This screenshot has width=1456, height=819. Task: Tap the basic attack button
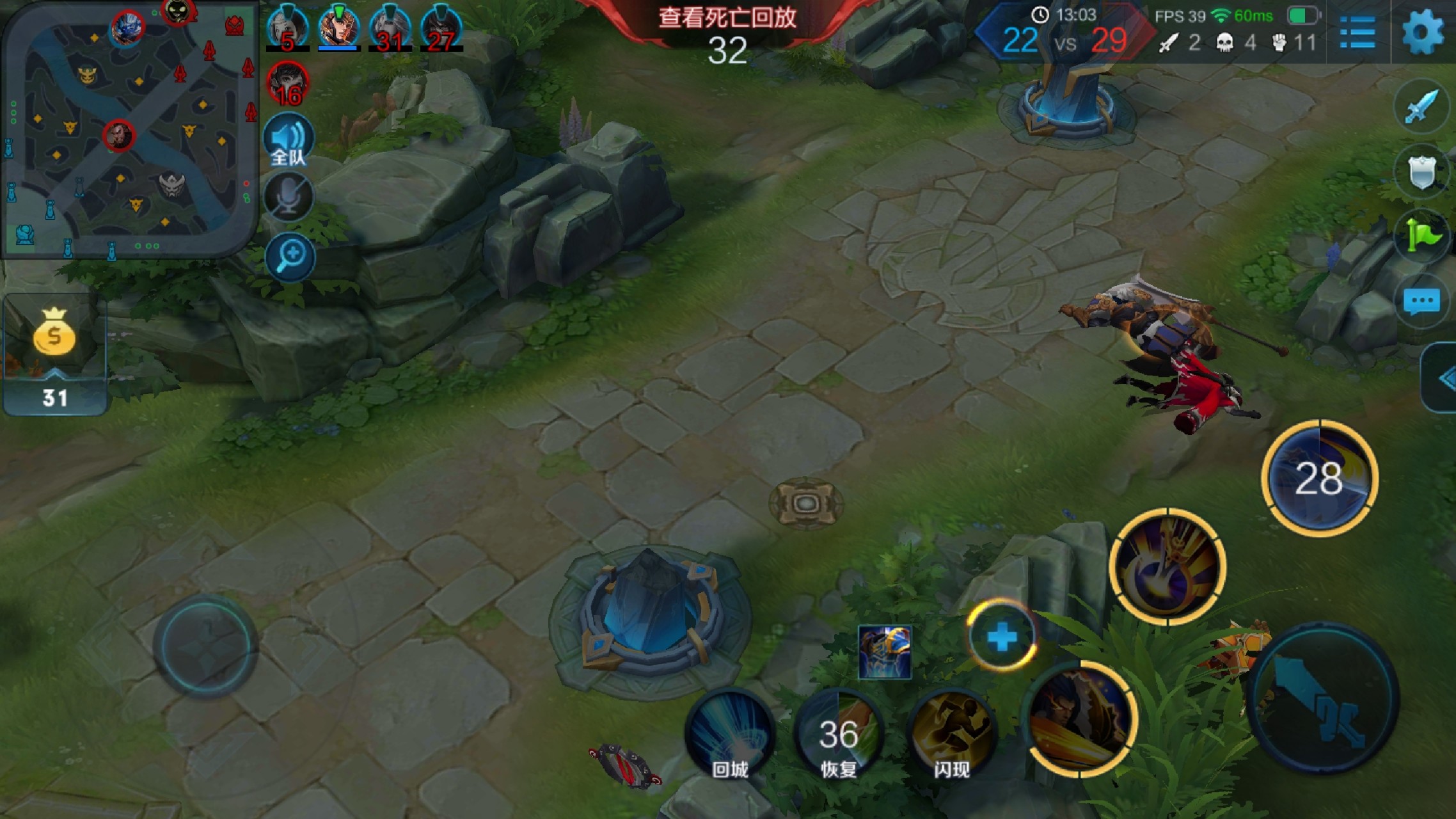tap(1323, 697)
